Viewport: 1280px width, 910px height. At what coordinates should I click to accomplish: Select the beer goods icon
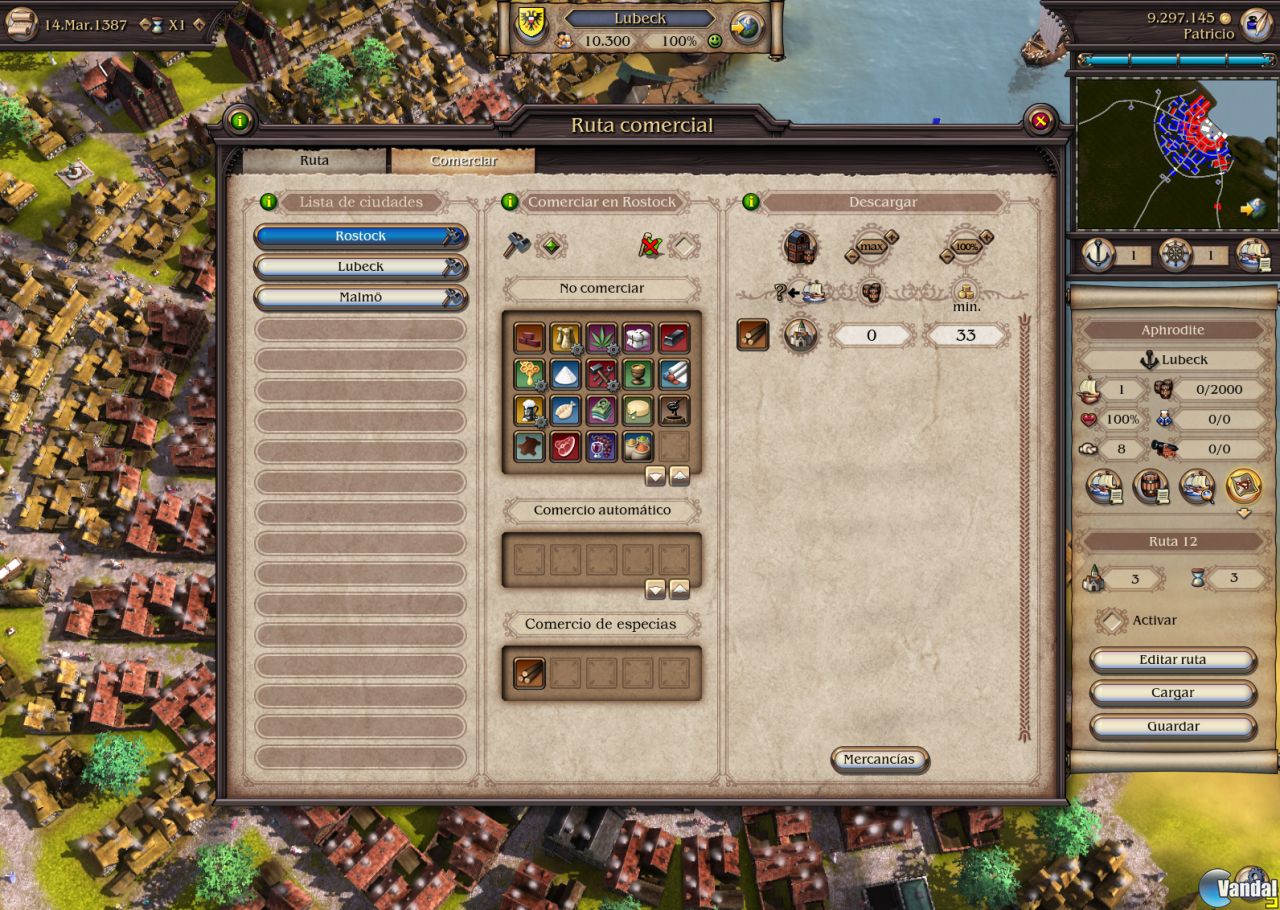(x=529, y=412)
